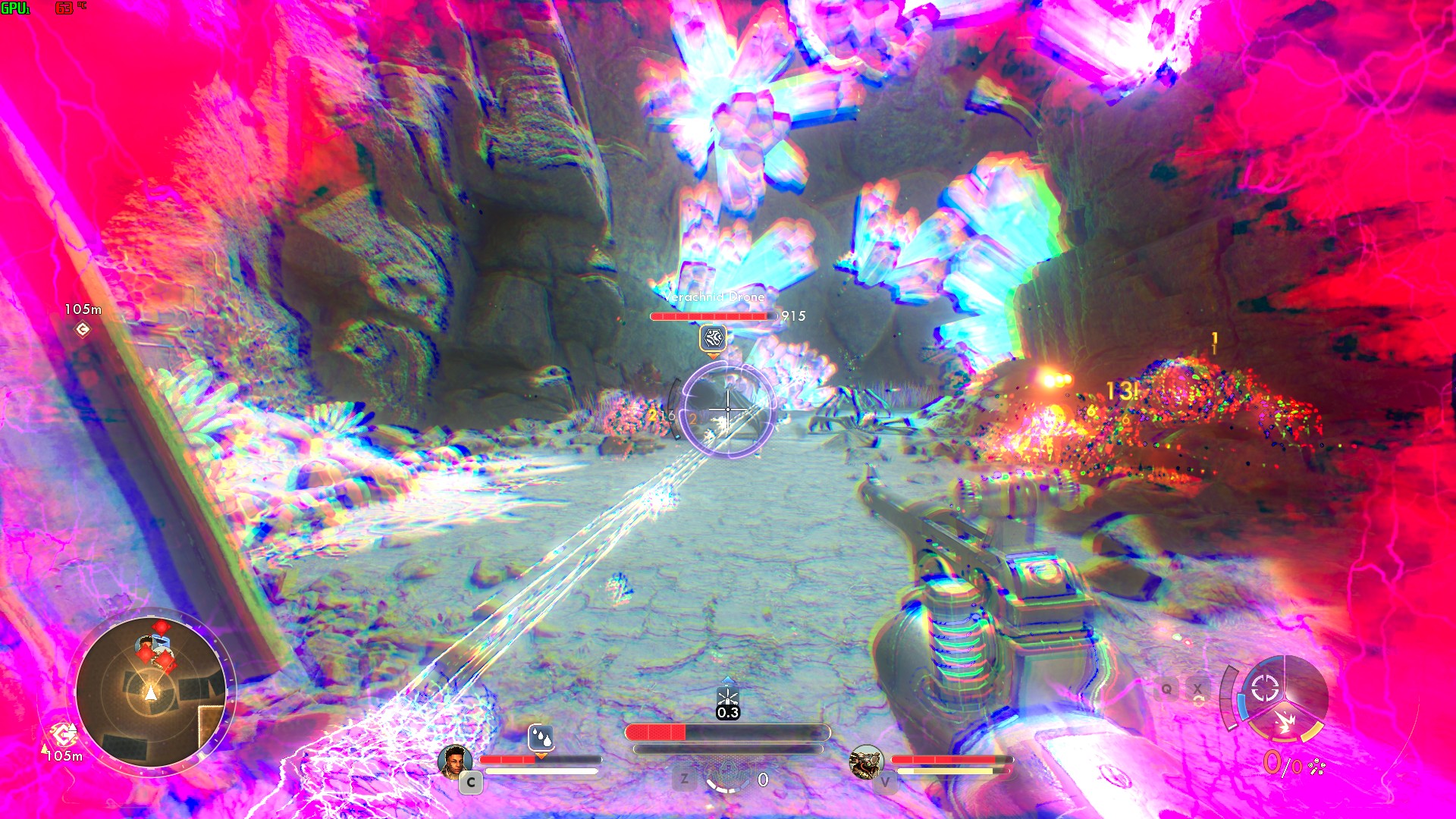
Task: Click the ammo type icon beside the ammo count
Action: tap(1316, 767)
